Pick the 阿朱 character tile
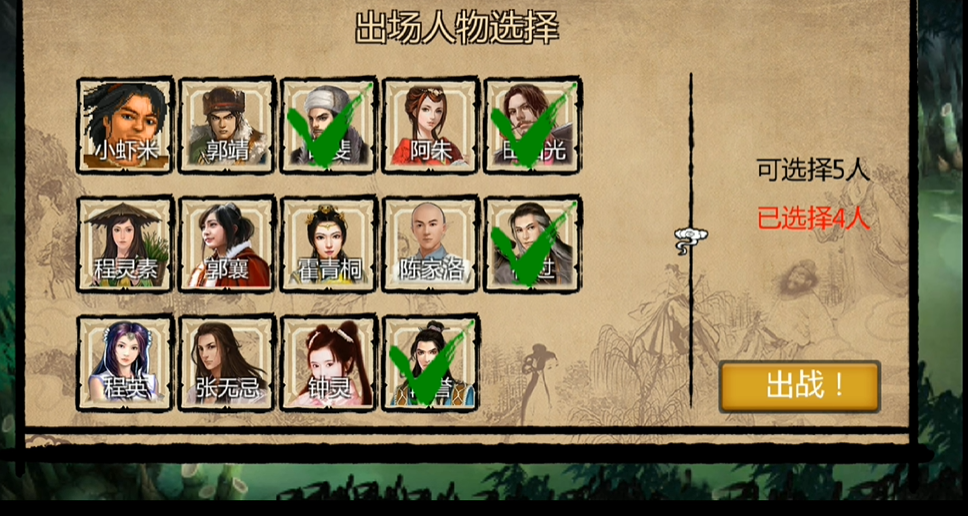The image size is (968, 516). (x=431, y=126)
